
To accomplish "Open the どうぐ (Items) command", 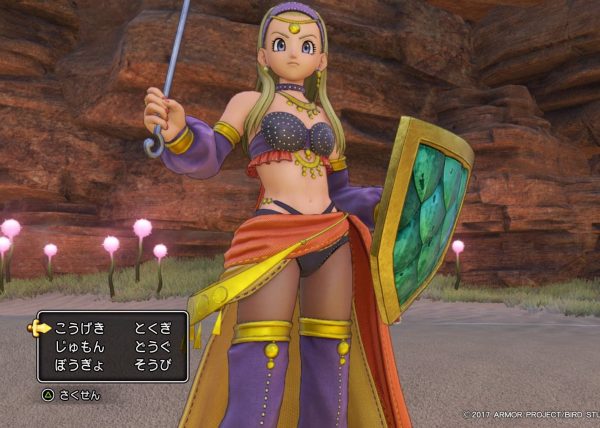I will tap(151, 347).
